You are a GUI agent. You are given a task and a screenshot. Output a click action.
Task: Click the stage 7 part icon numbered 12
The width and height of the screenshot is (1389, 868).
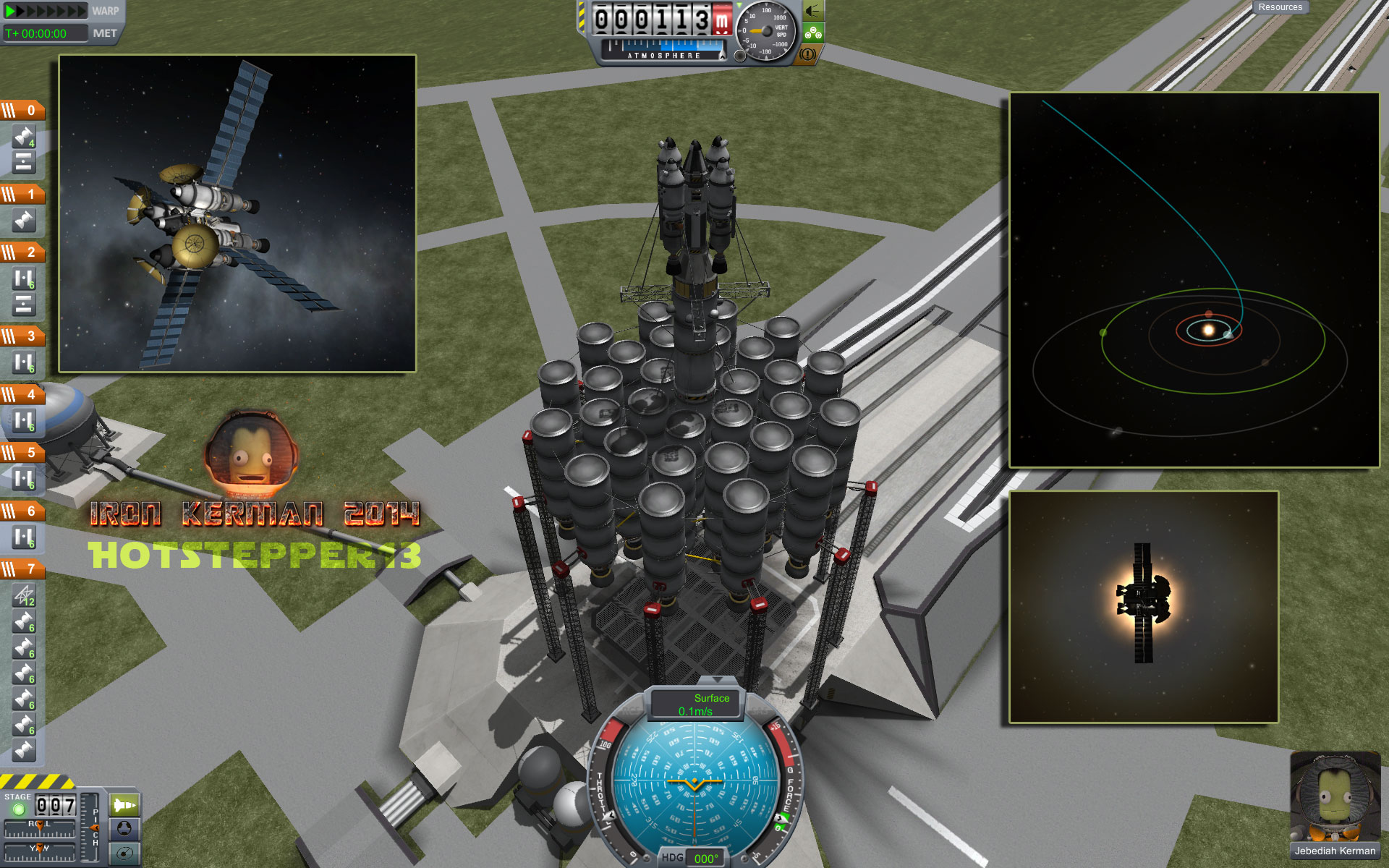pos(24,595)
